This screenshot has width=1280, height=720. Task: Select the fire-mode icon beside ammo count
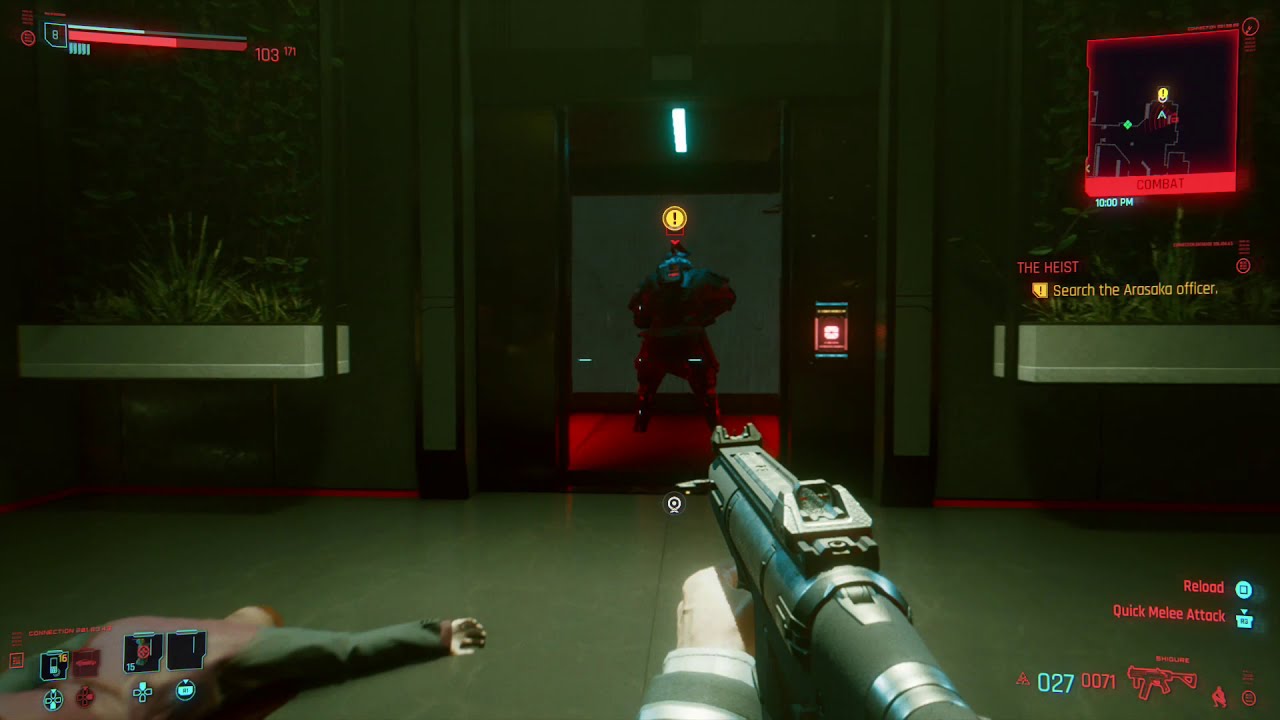(1023, 678)
